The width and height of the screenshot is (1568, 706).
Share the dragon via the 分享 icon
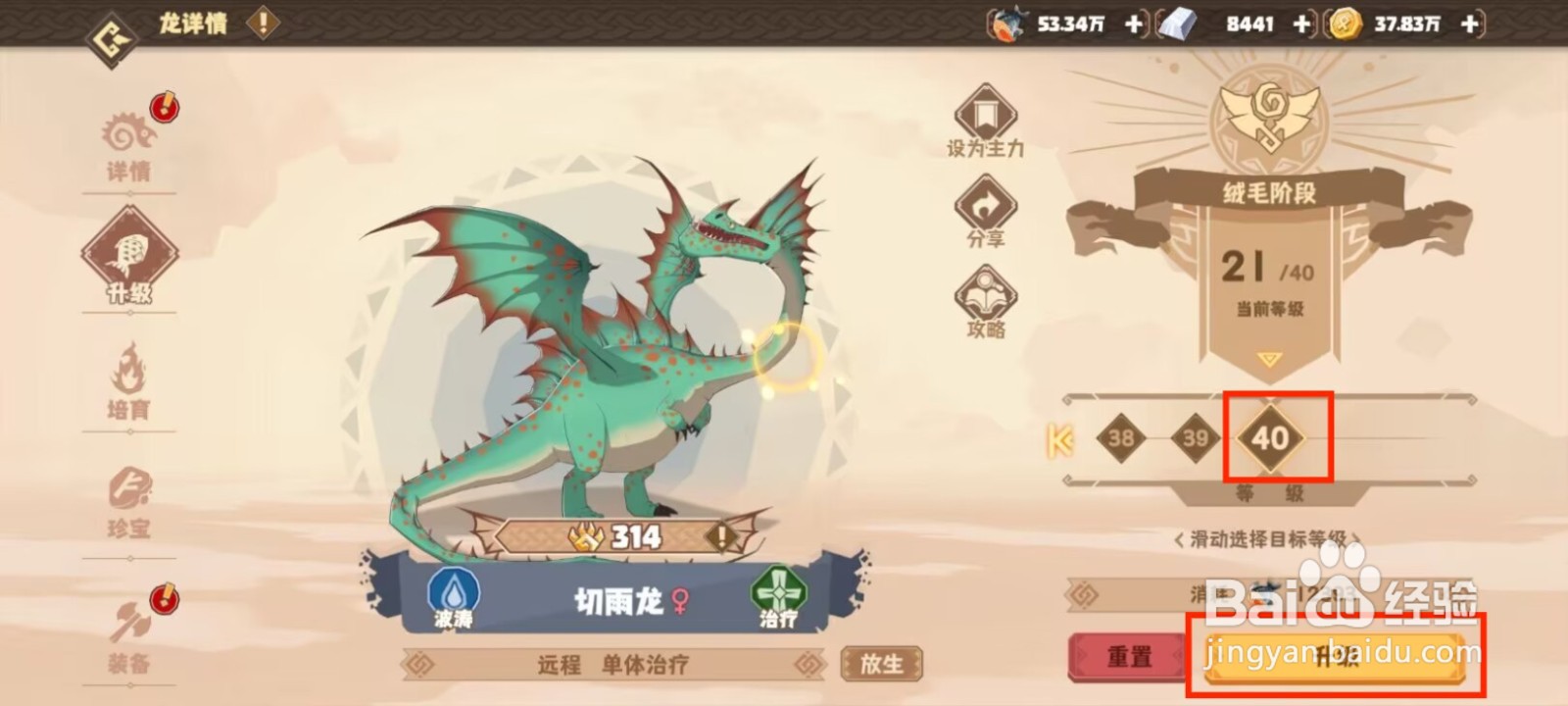pos(985,209)
